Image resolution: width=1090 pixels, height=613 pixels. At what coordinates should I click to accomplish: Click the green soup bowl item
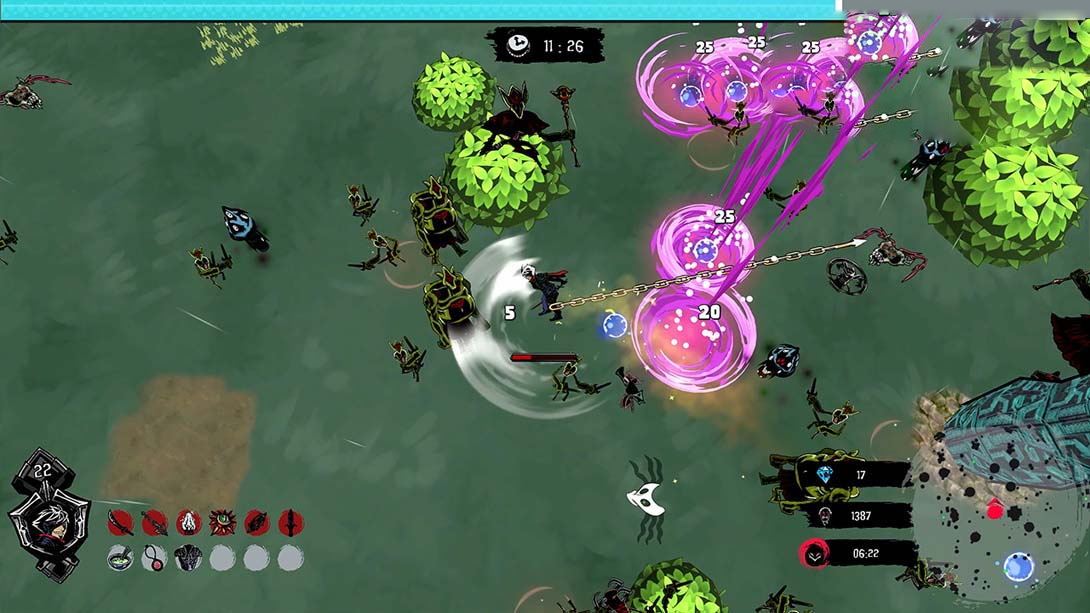pyautogui.click(x=121, y=558)
